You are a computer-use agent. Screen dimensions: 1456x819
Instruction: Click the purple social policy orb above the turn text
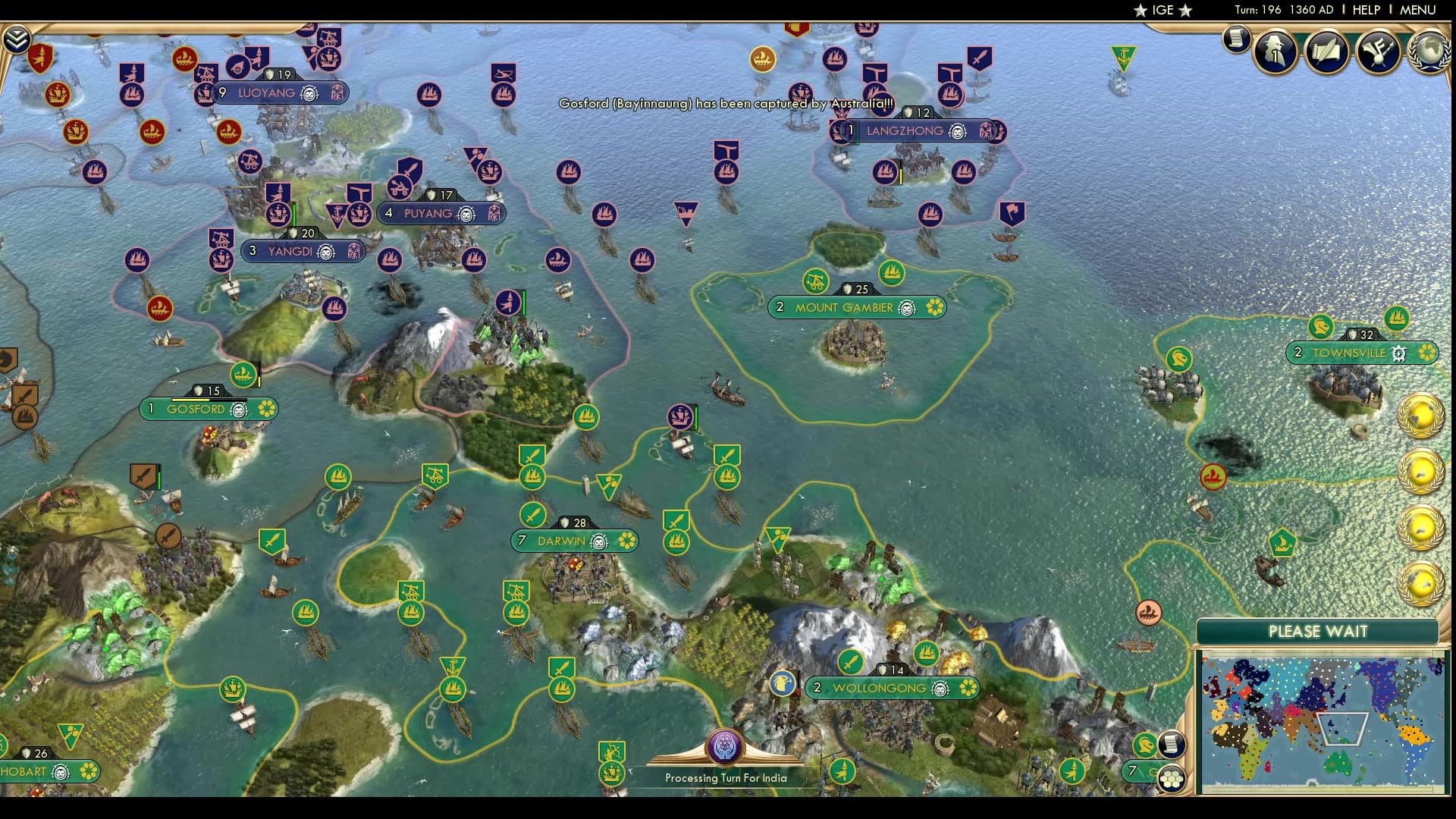click(726, 745)
